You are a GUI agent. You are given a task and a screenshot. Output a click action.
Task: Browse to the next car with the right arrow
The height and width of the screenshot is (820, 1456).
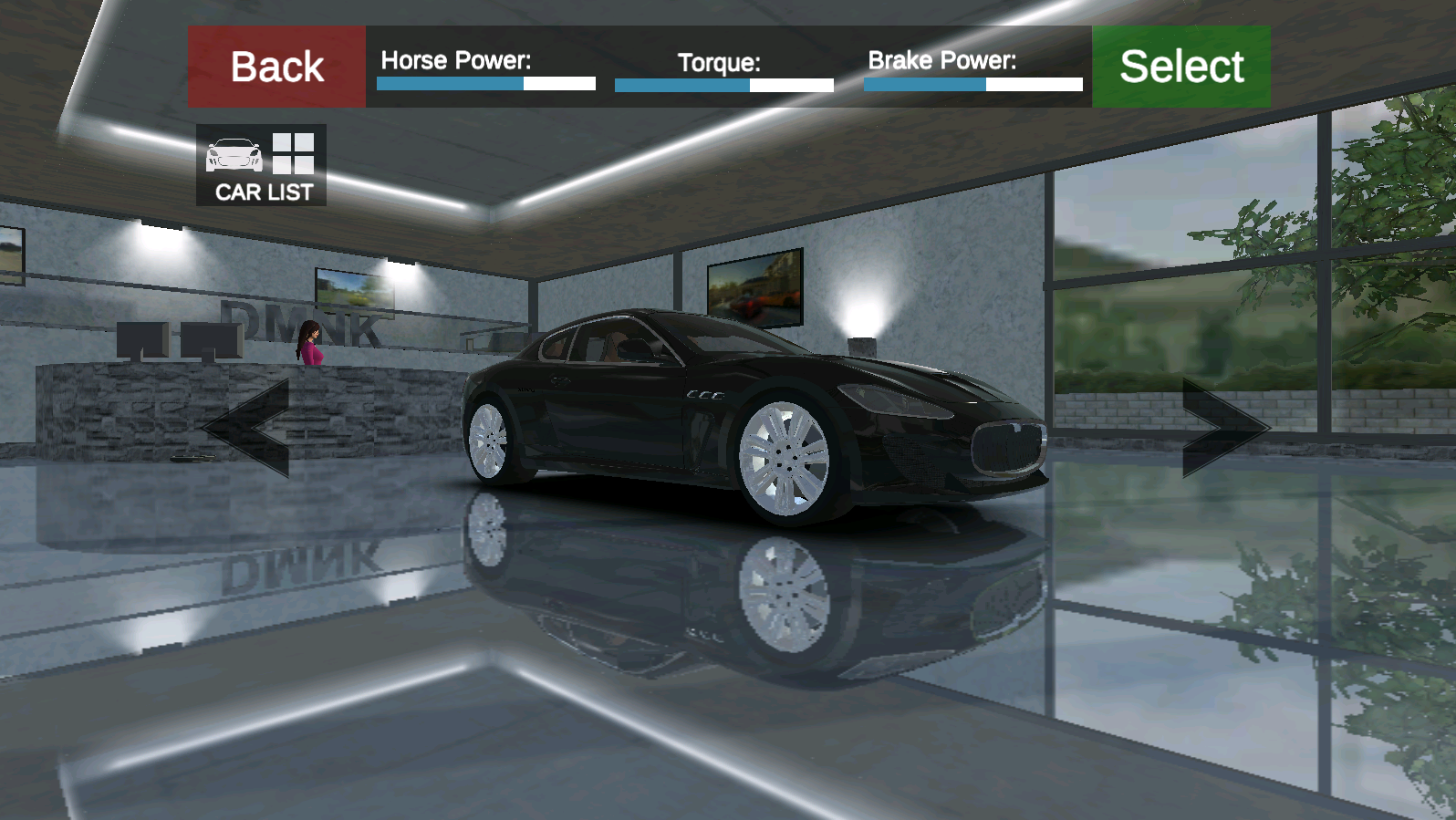tap(1223, 427)
